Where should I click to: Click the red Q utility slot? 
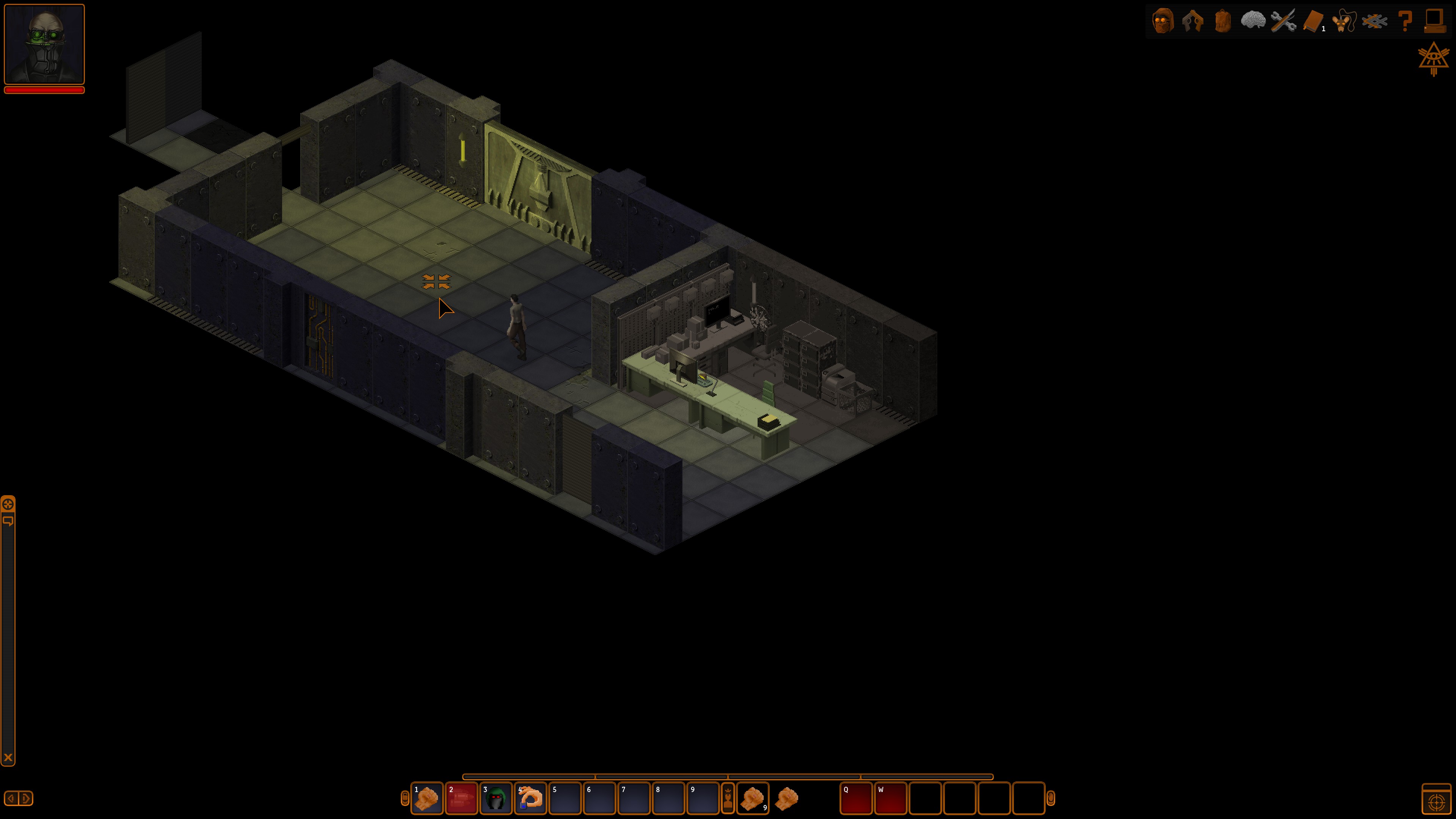856,798
